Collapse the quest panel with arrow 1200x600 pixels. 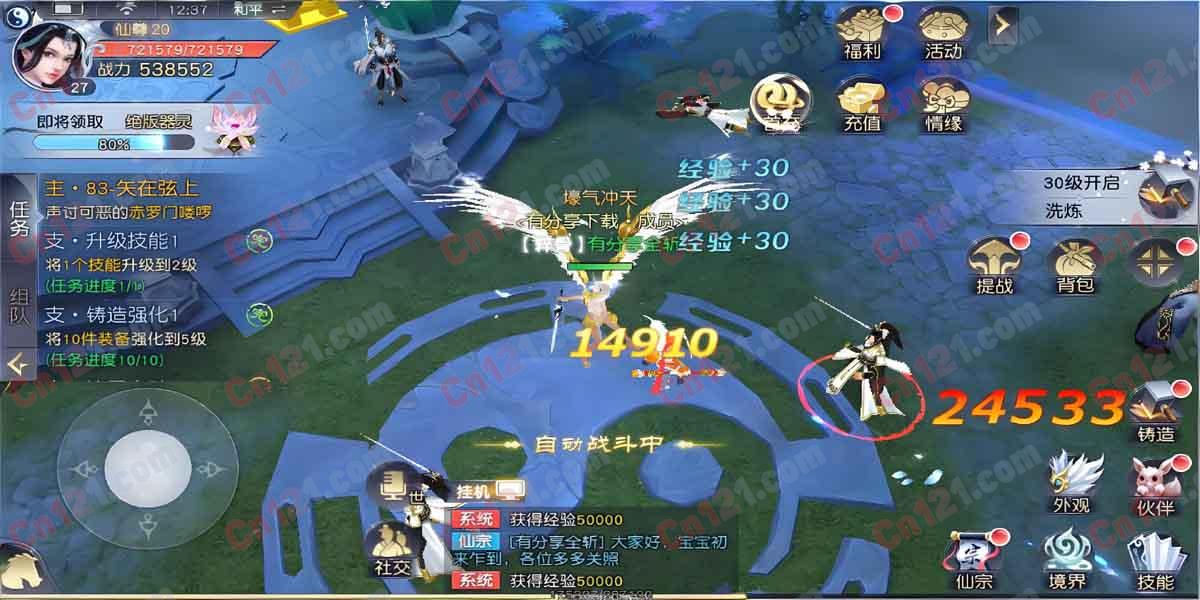pyautogui.click(x=18, y=365)
